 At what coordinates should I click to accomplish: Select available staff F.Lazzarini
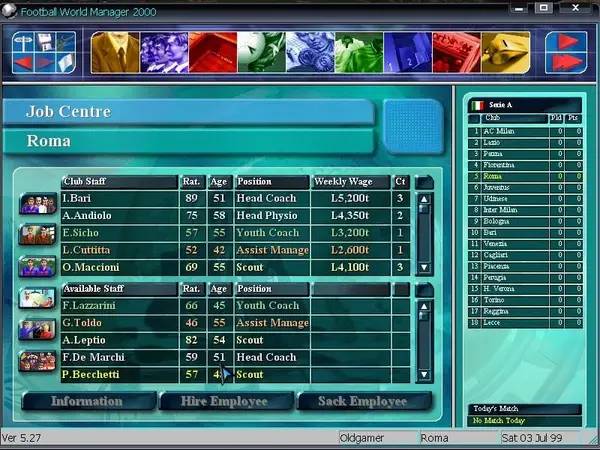click(120, 305)
